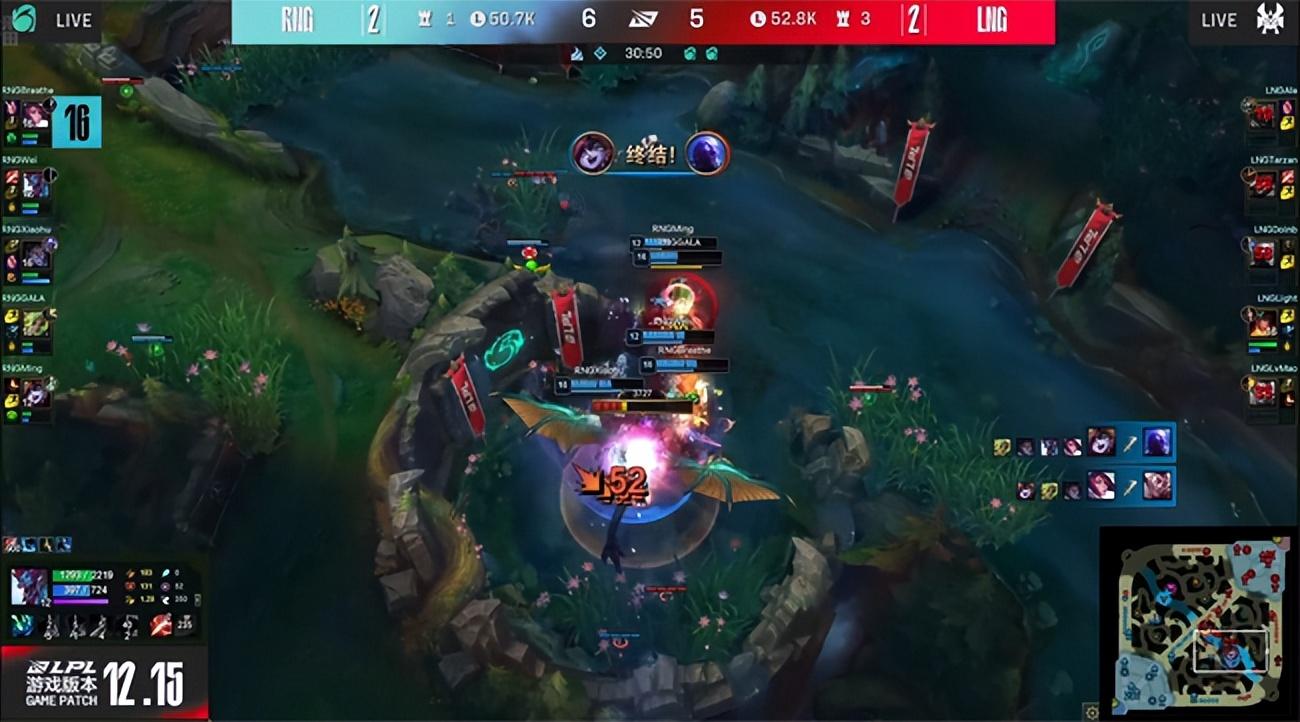Click the attack damage stat icon
The height and width of the screenshot is (722, 1300).
[x=130, y=574]
